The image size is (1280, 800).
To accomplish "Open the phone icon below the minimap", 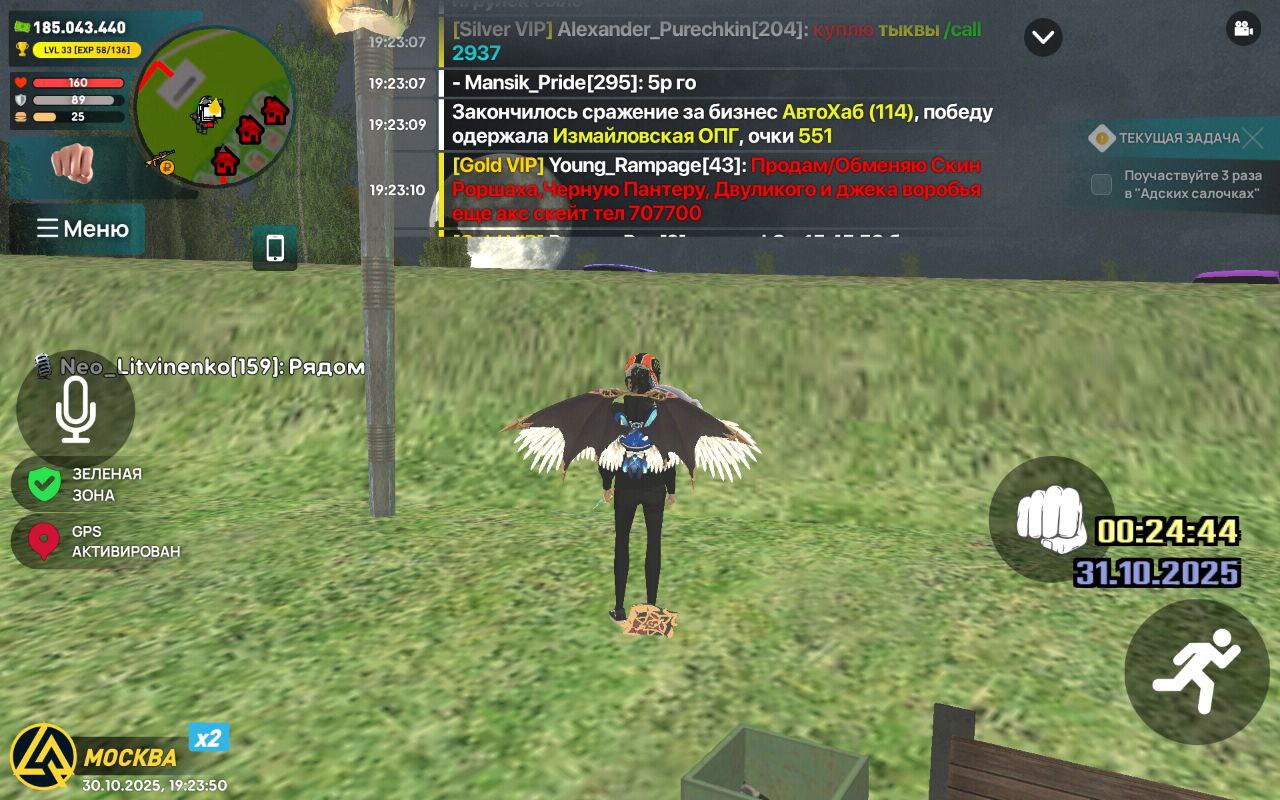I will [274, 248].
